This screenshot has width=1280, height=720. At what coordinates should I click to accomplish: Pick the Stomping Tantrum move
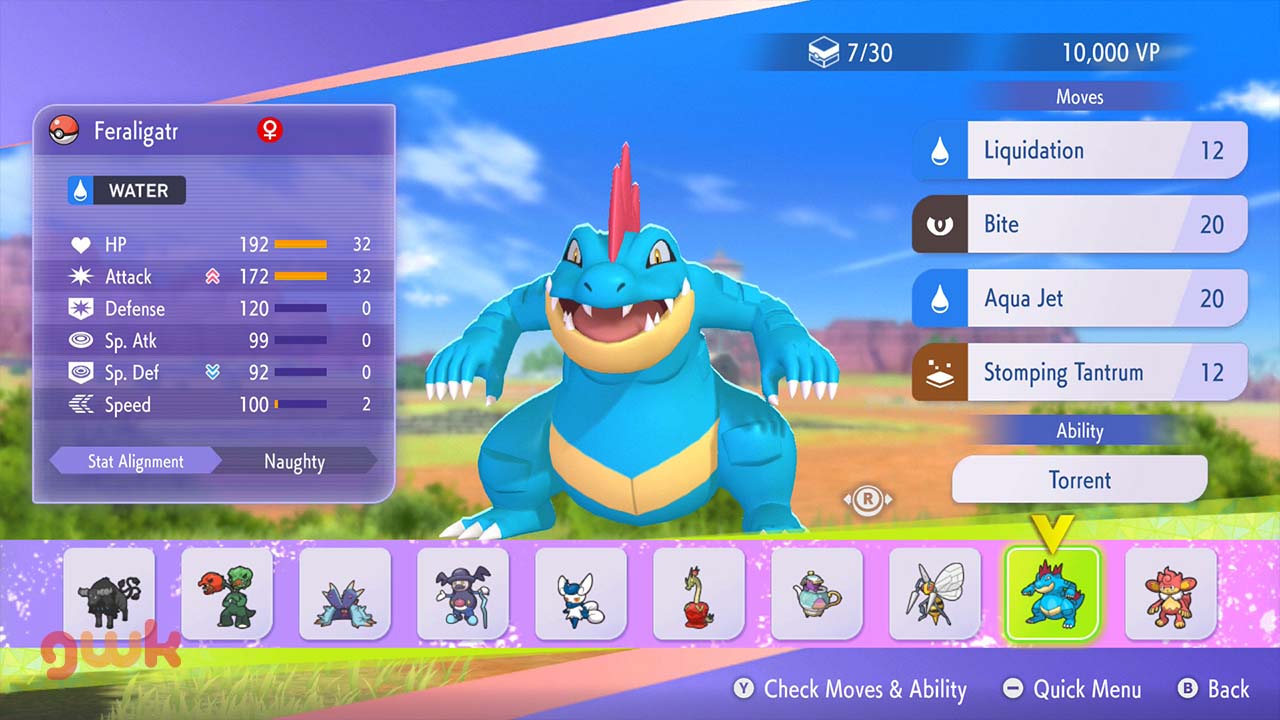(1080, 373)
